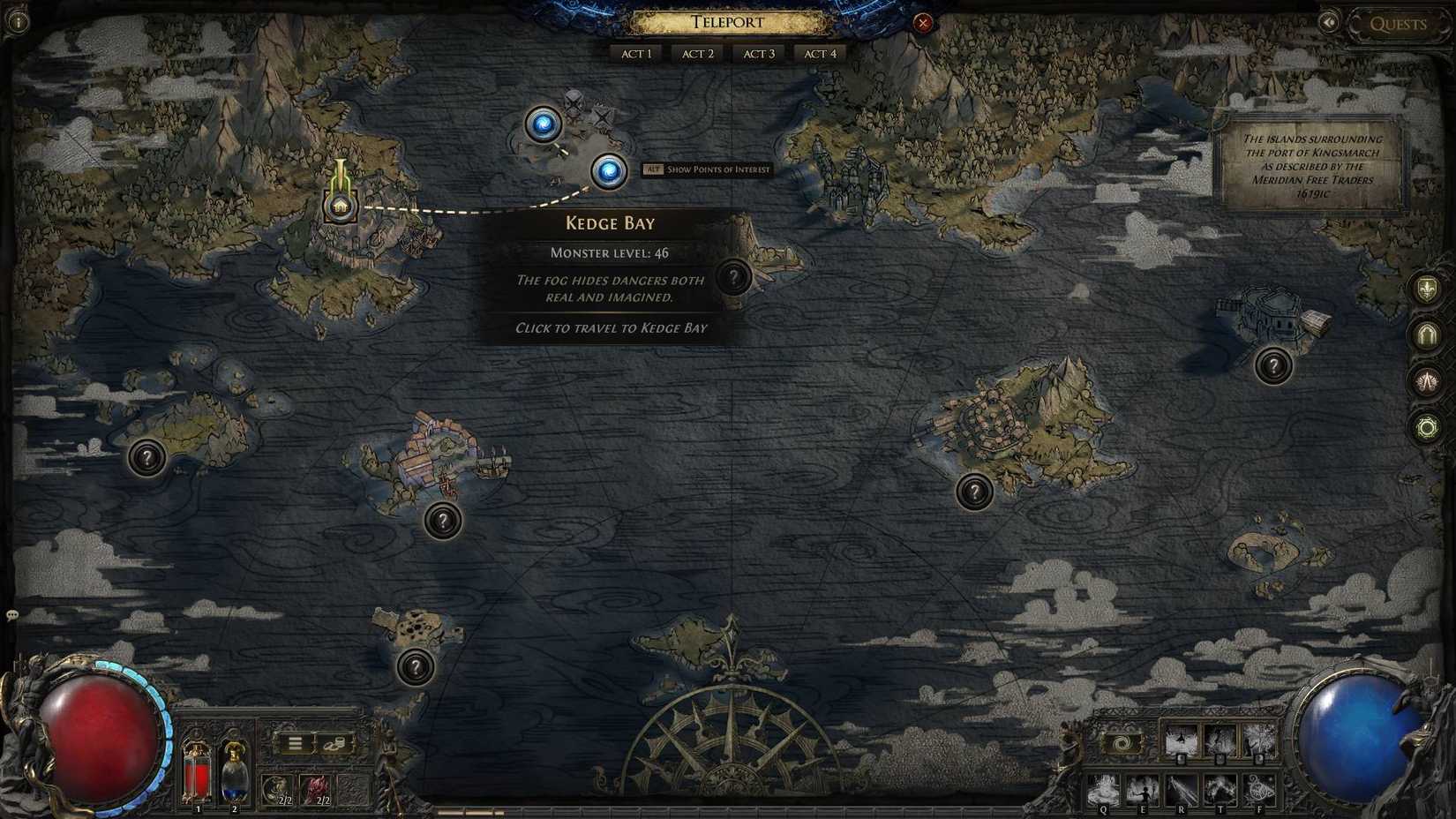
Task: Open the inventory list icon near the flasks
Action: 294,741
